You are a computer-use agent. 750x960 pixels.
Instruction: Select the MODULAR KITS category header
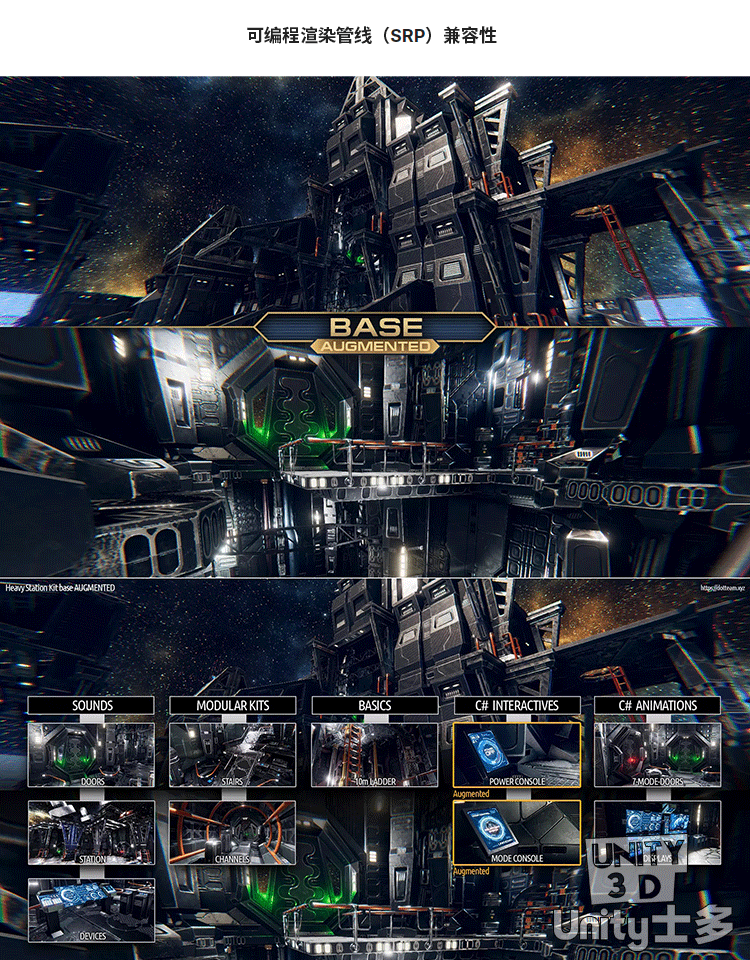tap(233, 705)
